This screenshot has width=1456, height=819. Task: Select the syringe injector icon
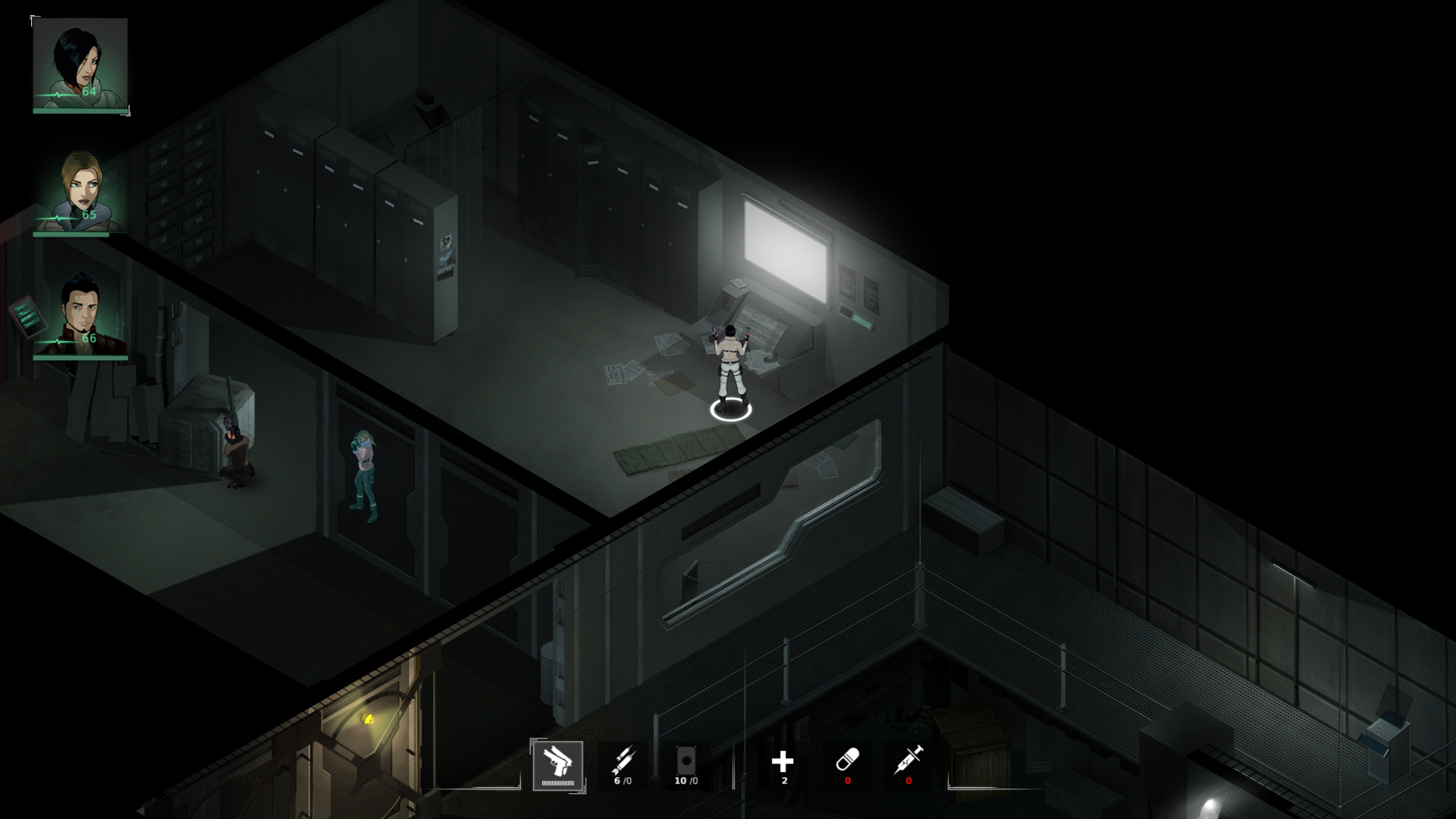pyautogui.click(x=908, y=758)
